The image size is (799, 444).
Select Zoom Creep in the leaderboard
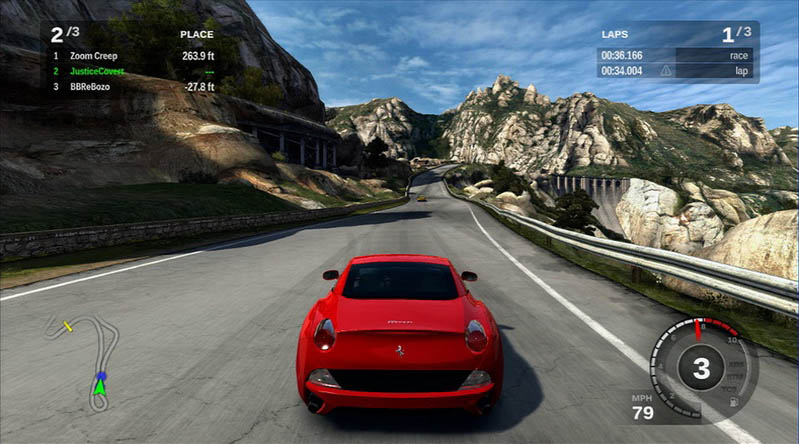pos(94,57)
